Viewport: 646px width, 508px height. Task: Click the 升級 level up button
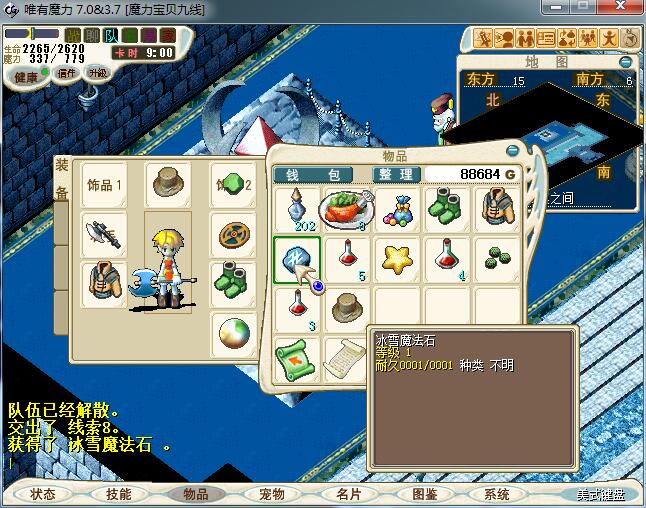[97, 73]
